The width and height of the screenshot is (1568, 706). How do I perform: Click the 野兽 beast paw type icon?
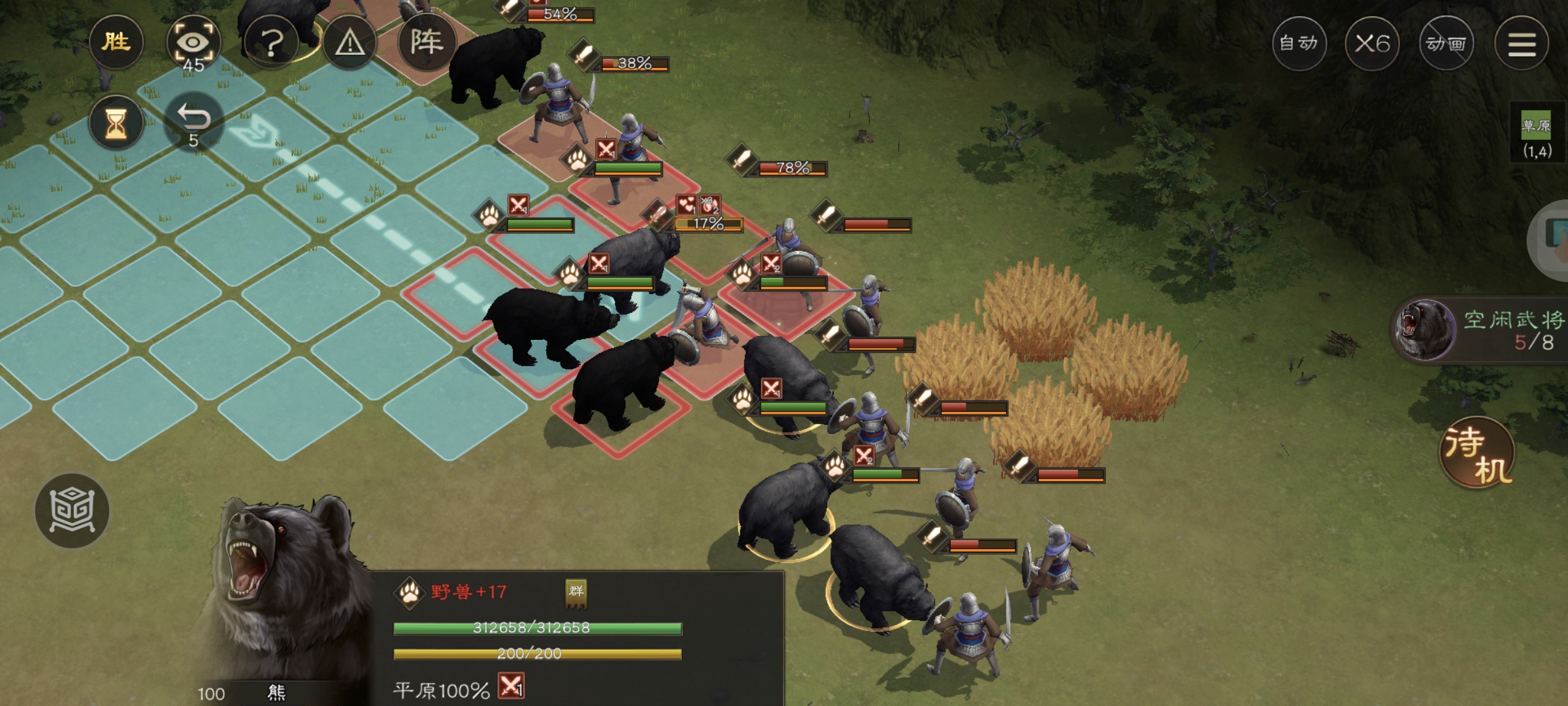click(x=410, y=593)
